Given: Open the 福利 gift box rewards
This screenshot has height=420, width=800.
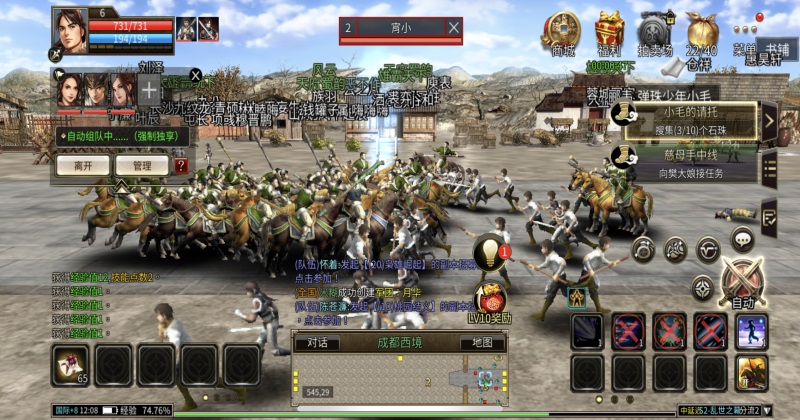Looking at the screenshot, I should point(609,32).
